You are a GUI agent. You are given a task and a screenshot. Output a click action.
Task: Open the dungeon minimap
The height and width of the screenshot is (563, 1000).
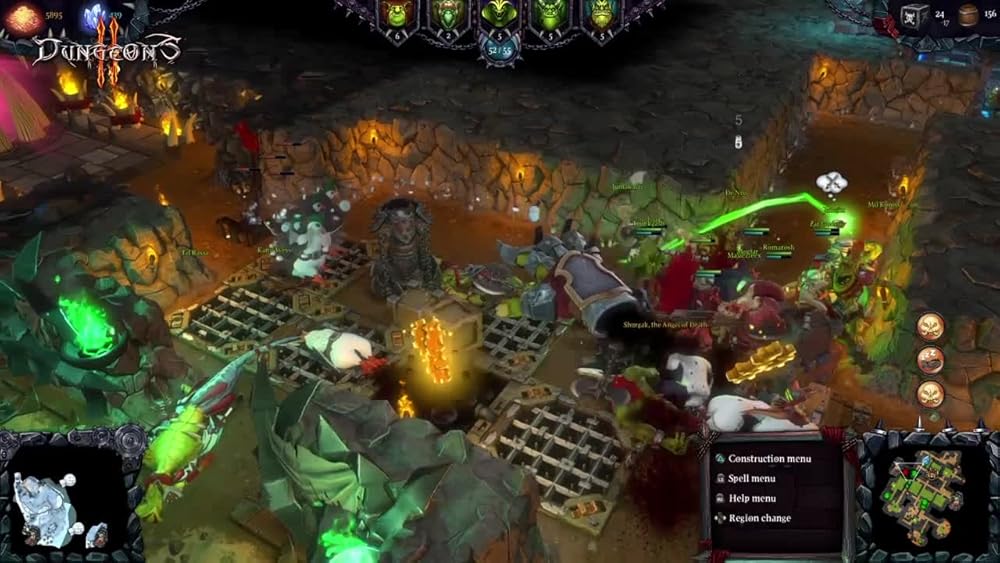[x=924, y=492]
